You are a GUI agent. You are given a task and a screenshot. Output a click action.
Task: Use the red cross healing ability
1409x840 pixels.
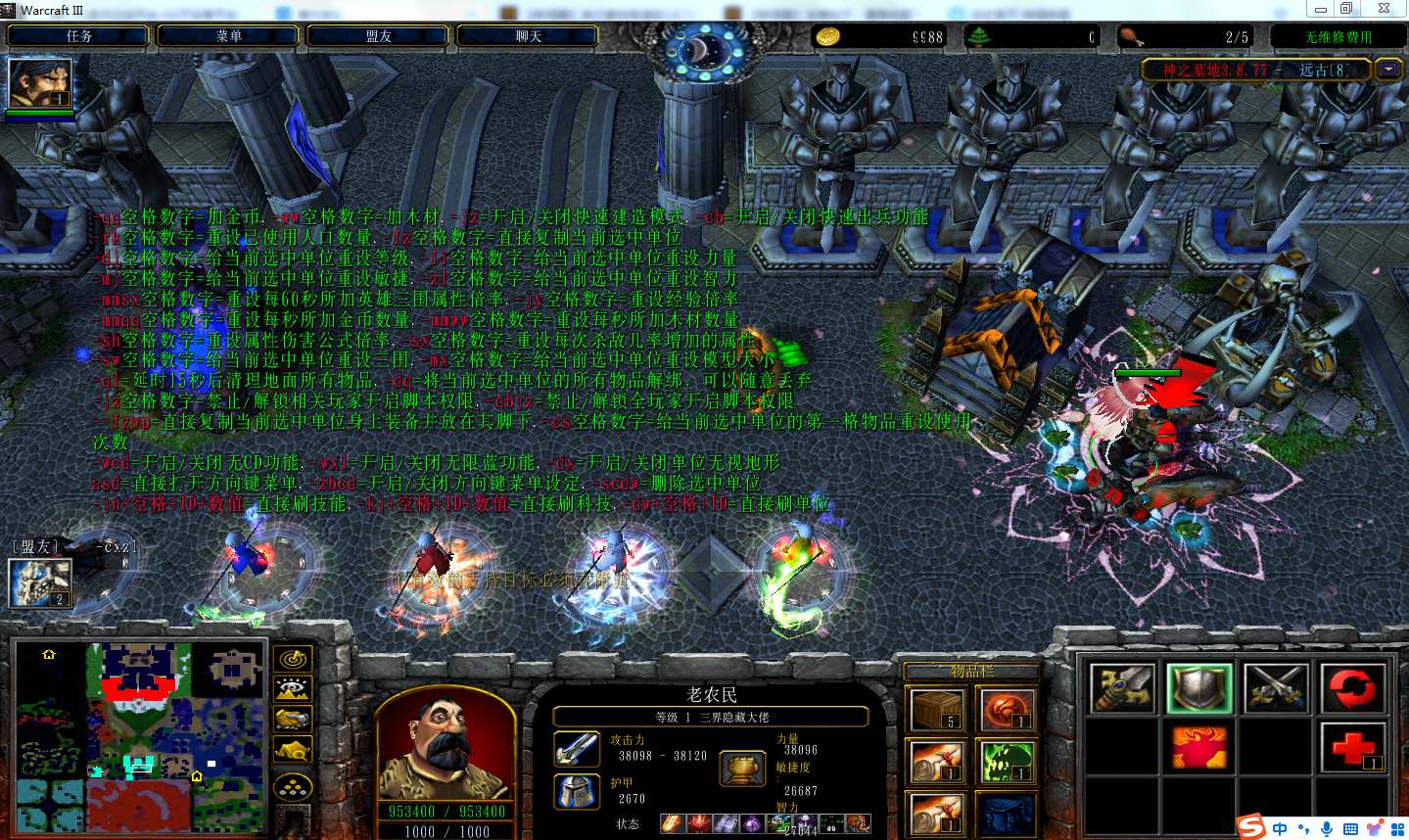1352,748
